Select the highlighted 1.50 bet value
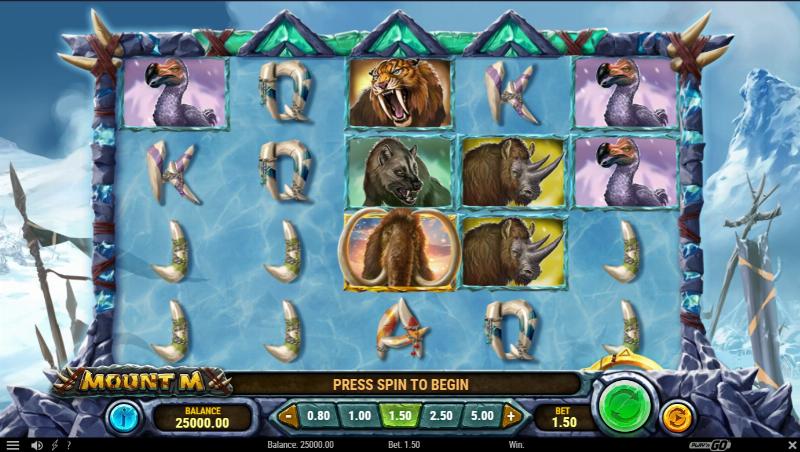800x452 pixels. point(400,415)
